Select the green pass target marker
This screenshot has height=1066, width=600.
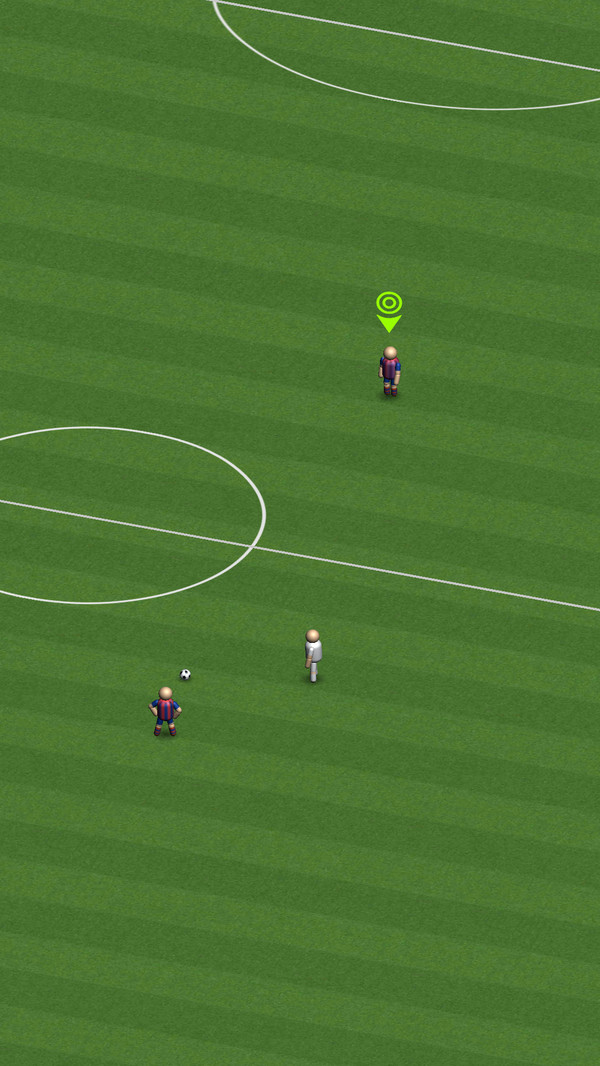pyautogui.click(x=389, y=309)
